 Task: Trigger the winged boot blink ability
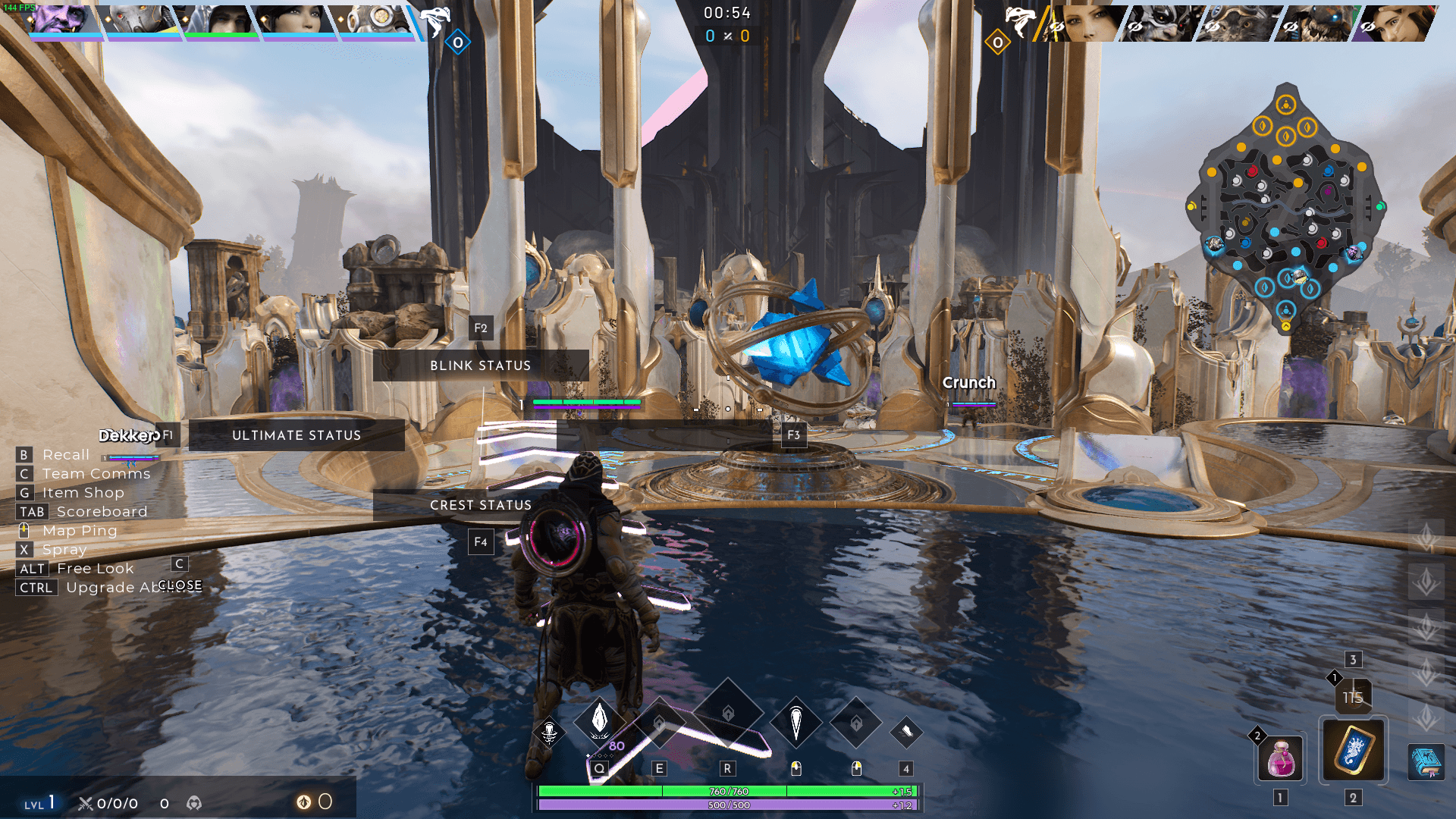pos(906,732)
